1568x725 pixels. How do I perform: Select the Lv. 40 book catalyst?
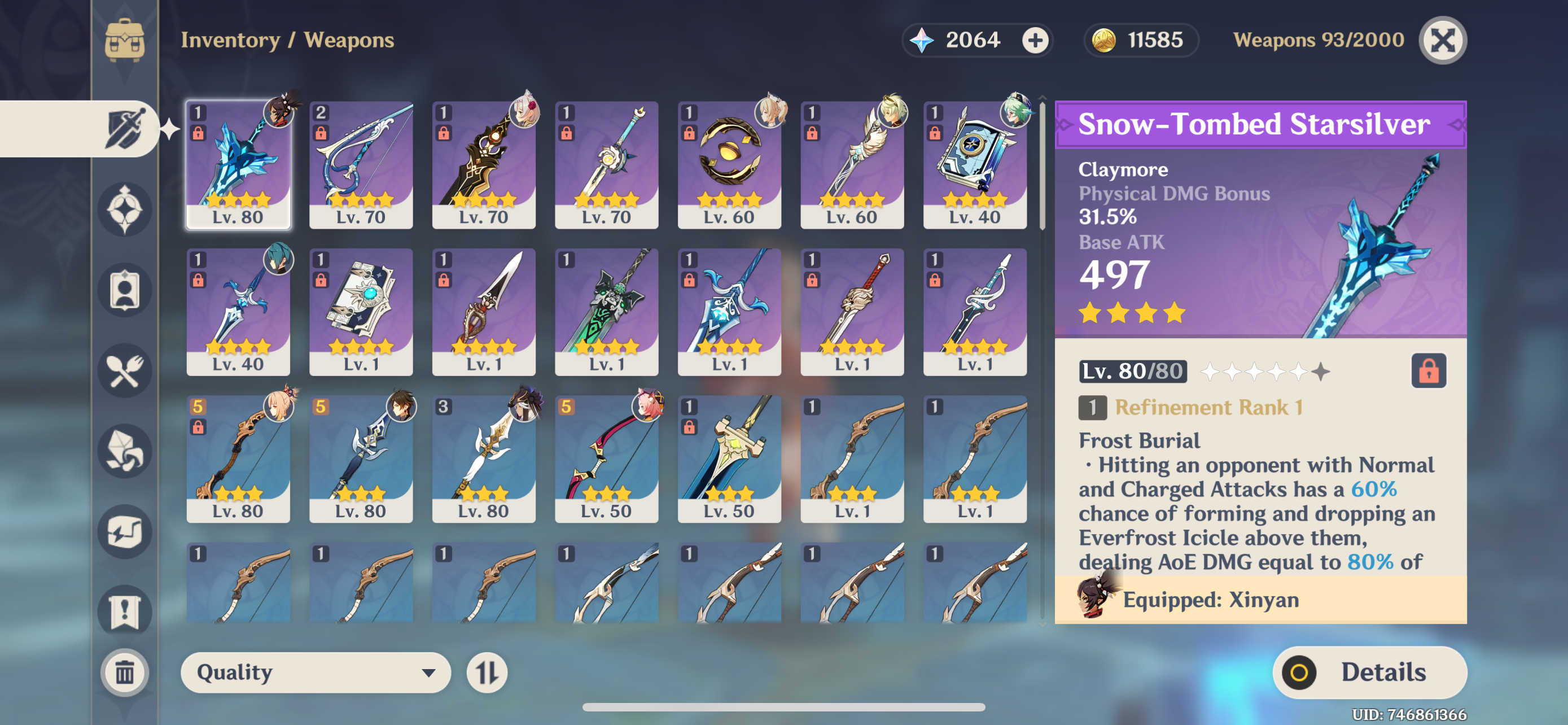pyautogui.click(x=975, y=164)
